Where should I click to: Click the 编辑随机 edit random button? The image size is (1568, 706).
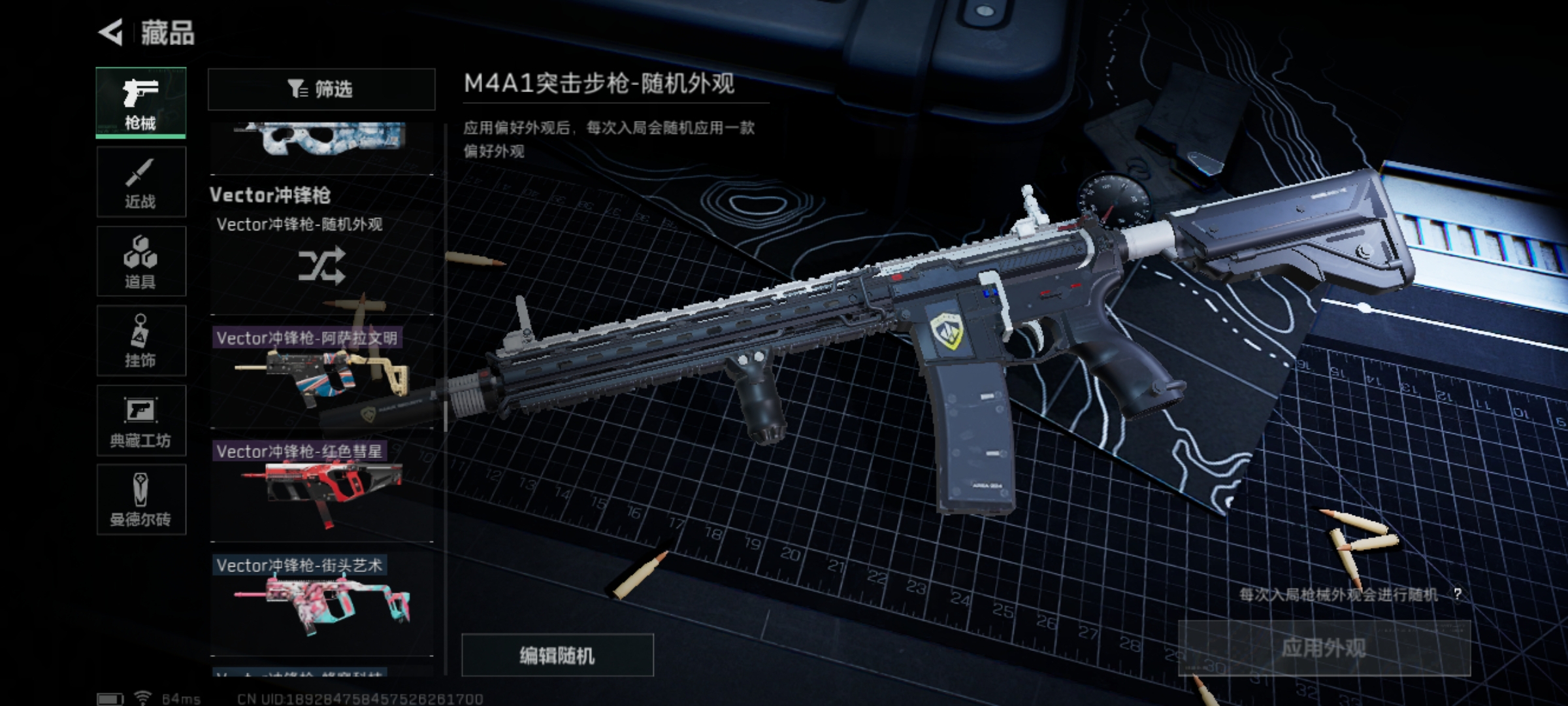coord(557,655)
